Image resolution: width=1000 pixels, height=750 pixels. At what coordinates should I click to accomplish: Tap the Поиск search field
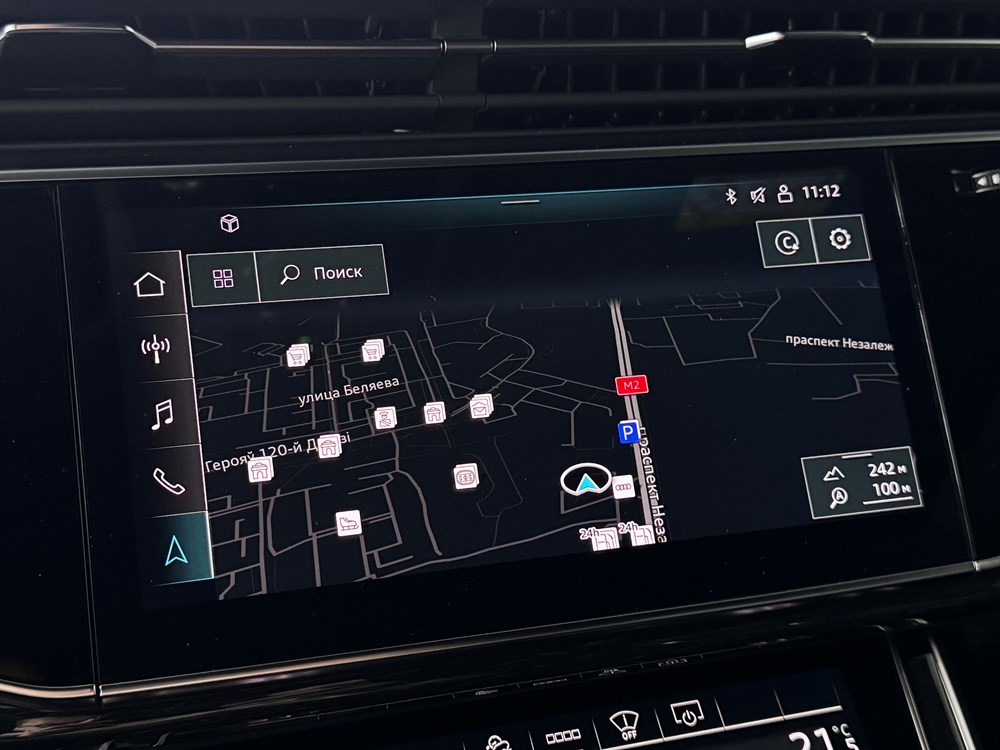point(322,273)
